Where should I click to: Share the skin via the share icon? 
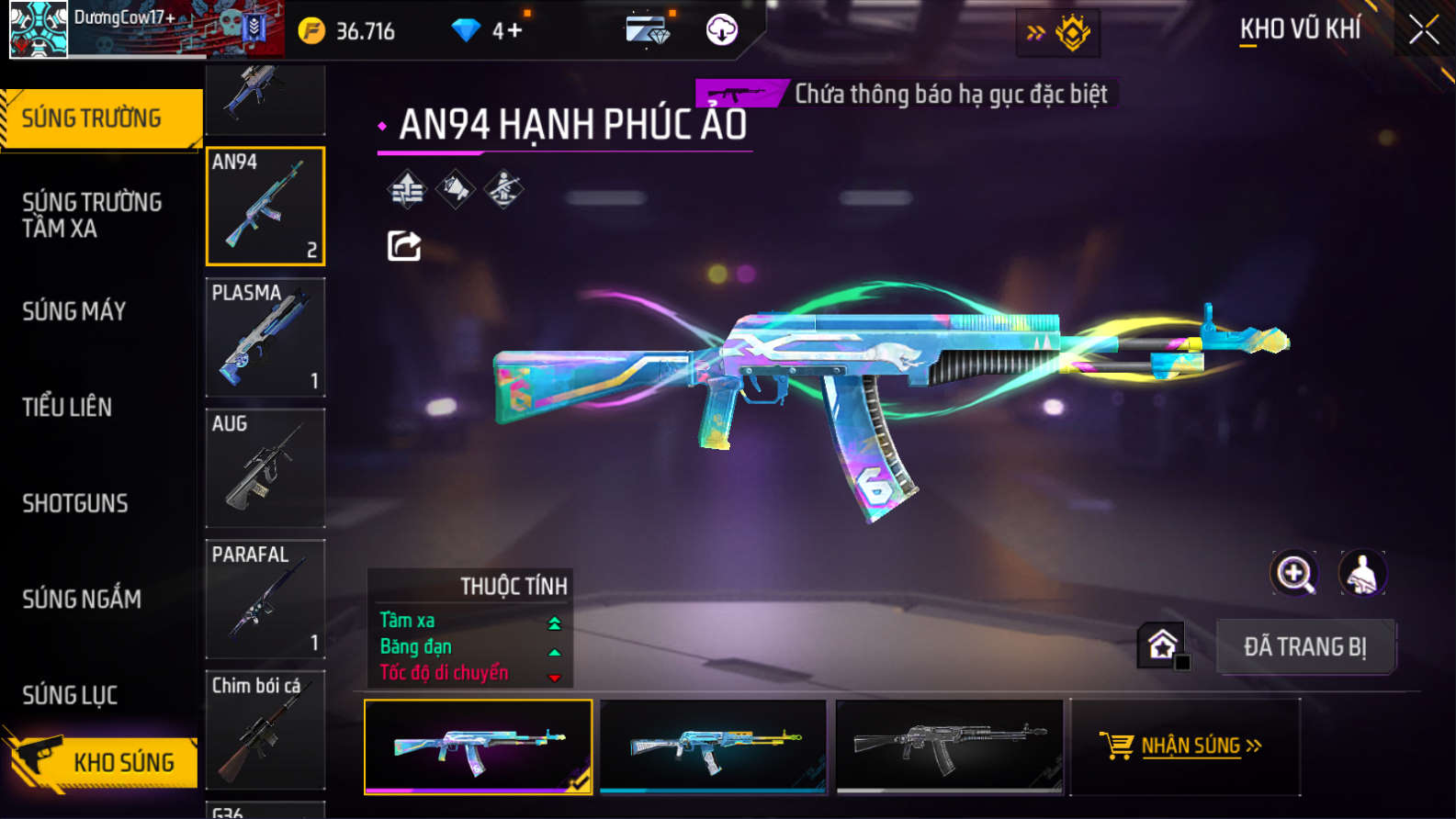[404, 246]
